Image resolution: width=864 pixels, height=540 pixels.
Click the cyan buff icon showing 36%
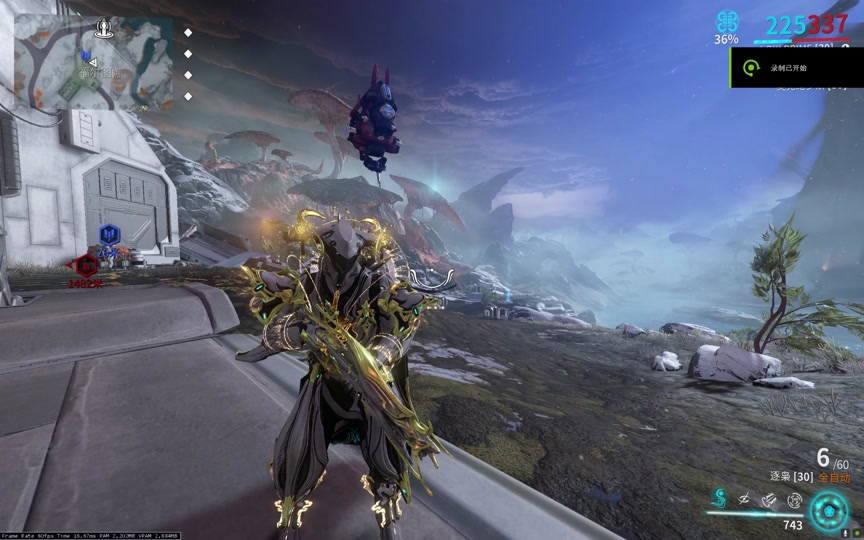(727, 23)
